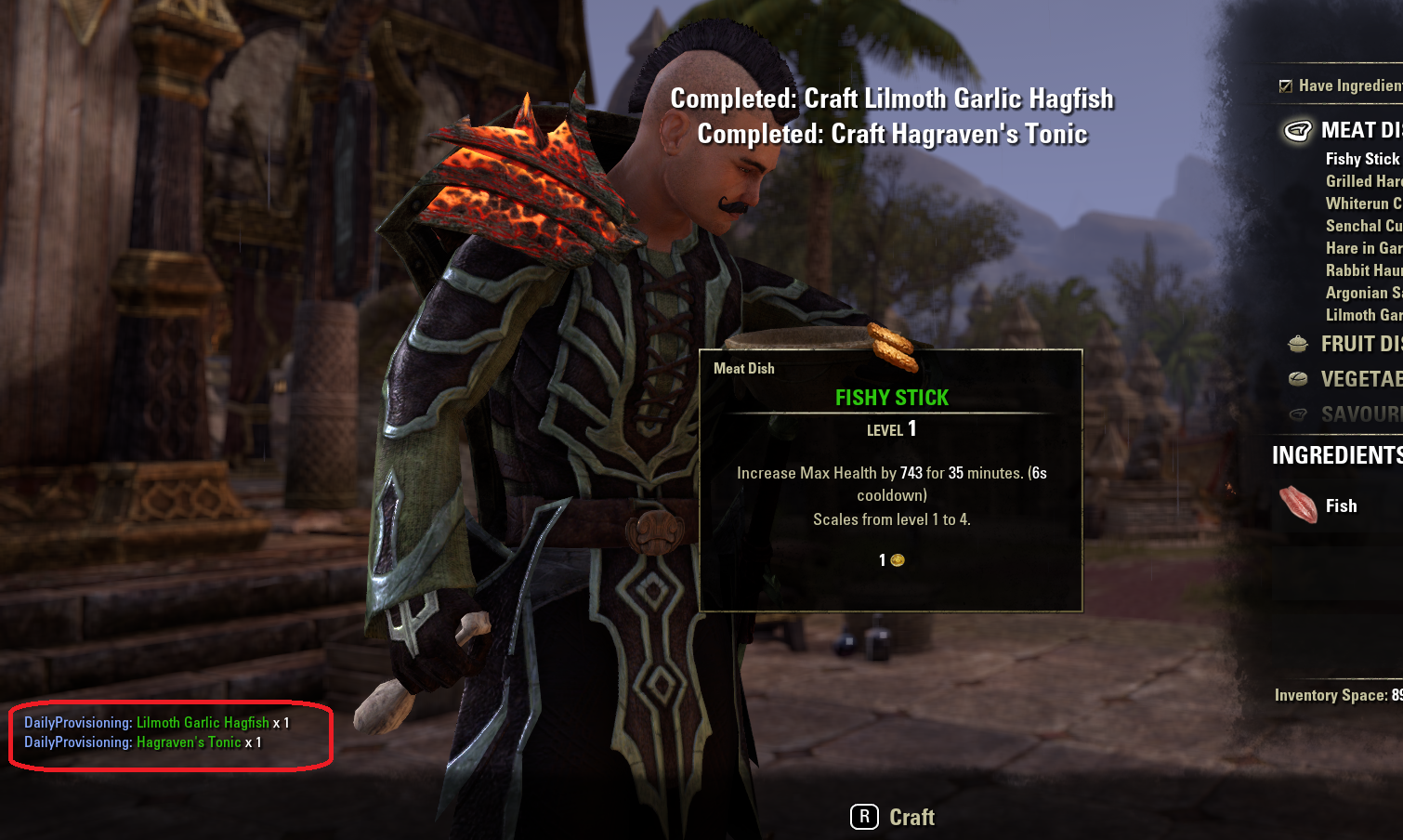Choose the Lilmoth Garlic Hagfish recipe
The image size is (1403, 840).
1363,315
